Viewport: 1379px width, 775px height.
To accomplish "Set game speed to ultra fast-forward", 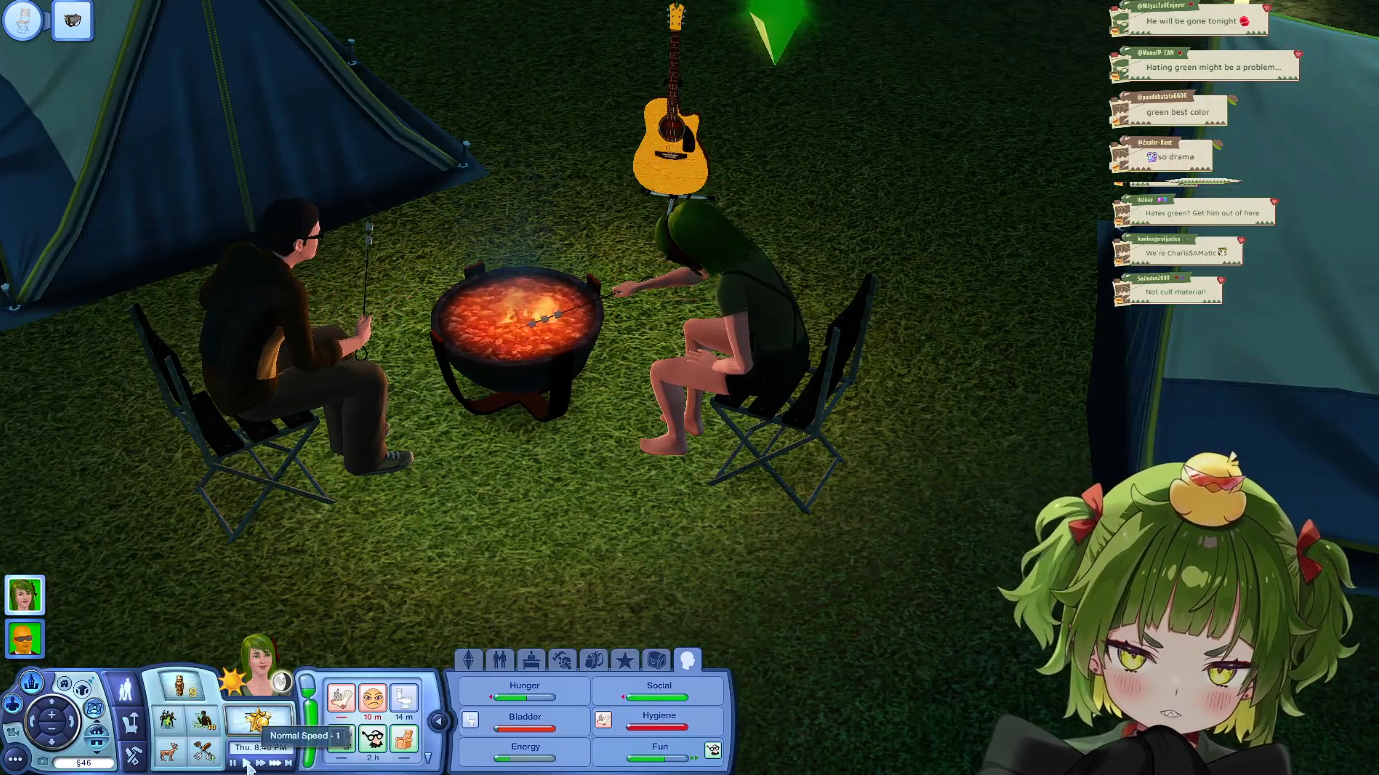I will click(x=275, y=763).
